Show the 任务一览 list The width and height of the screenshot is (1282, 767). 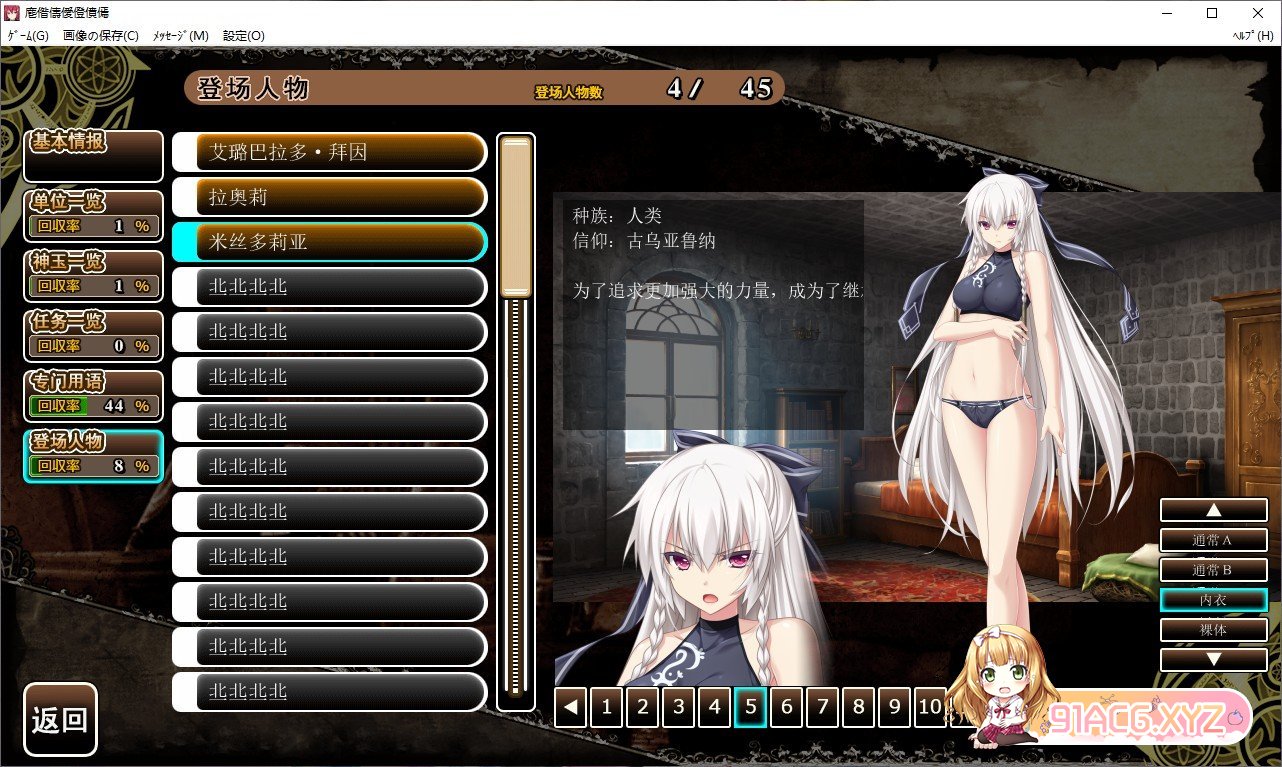click(93, 335)
